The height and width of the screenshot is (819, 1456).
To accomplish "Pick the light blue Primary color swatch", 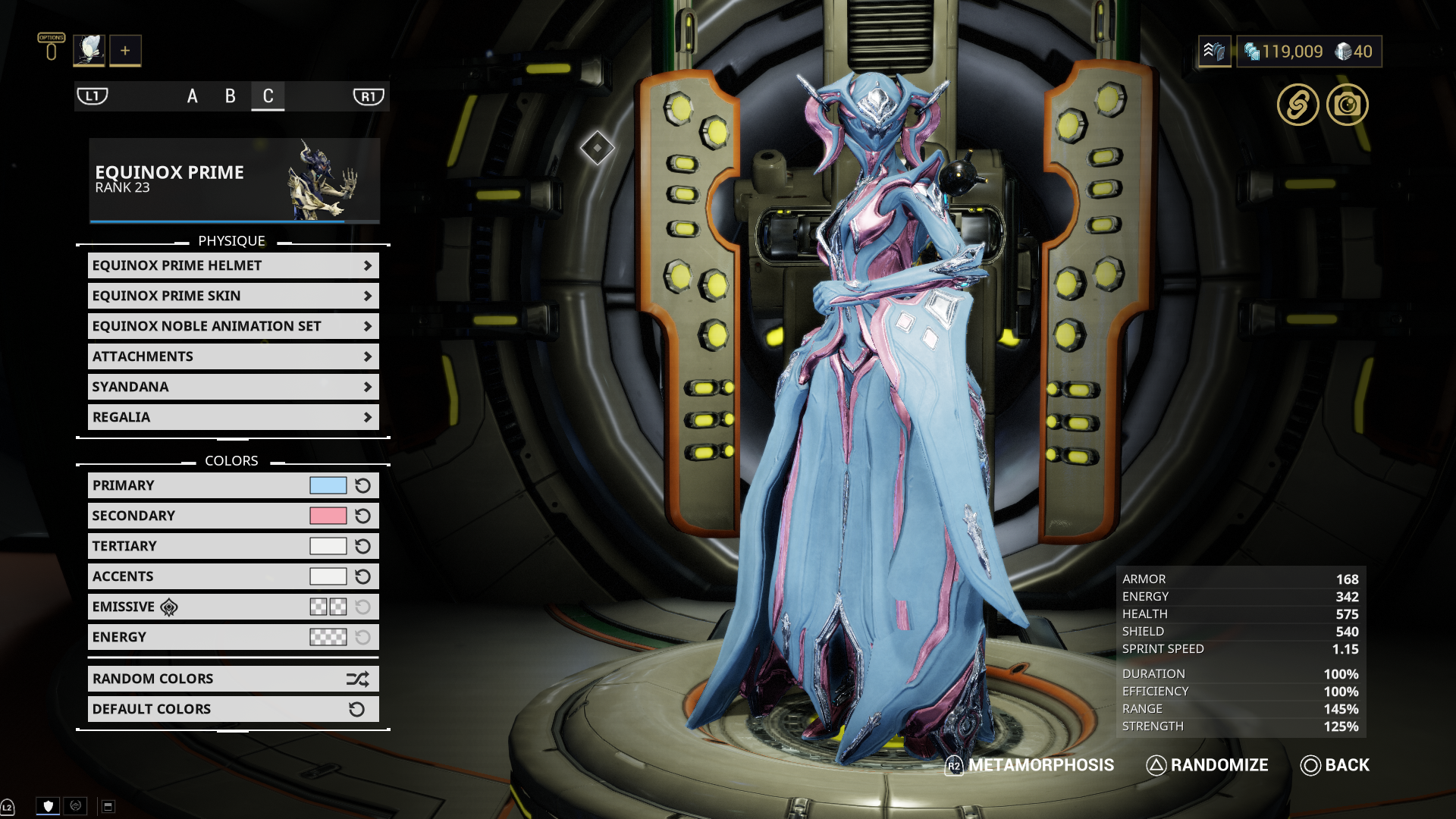I will (x=328, y=485).
